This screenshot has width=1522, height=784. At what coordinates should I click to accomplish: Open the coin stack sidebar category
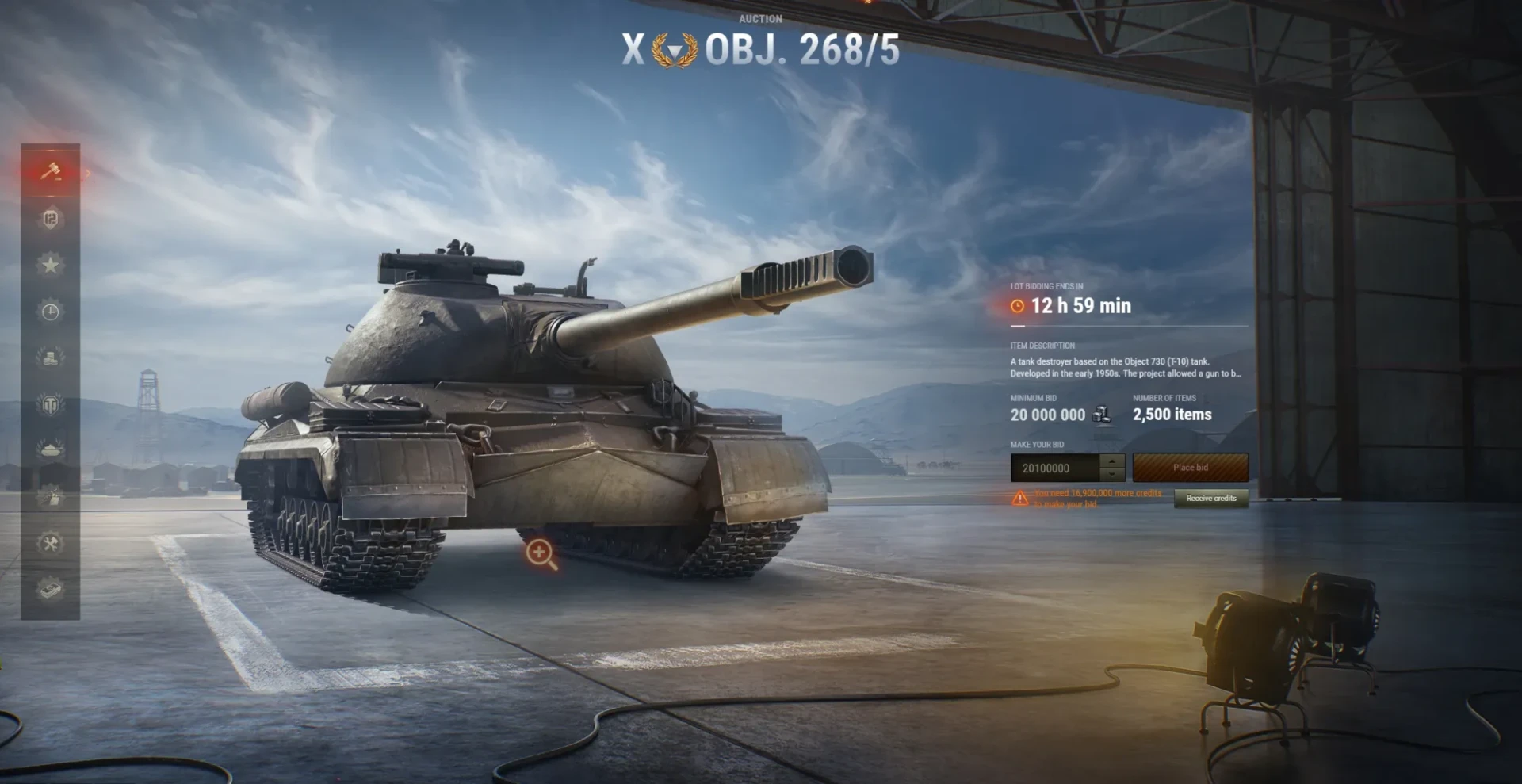click(50, 358)
